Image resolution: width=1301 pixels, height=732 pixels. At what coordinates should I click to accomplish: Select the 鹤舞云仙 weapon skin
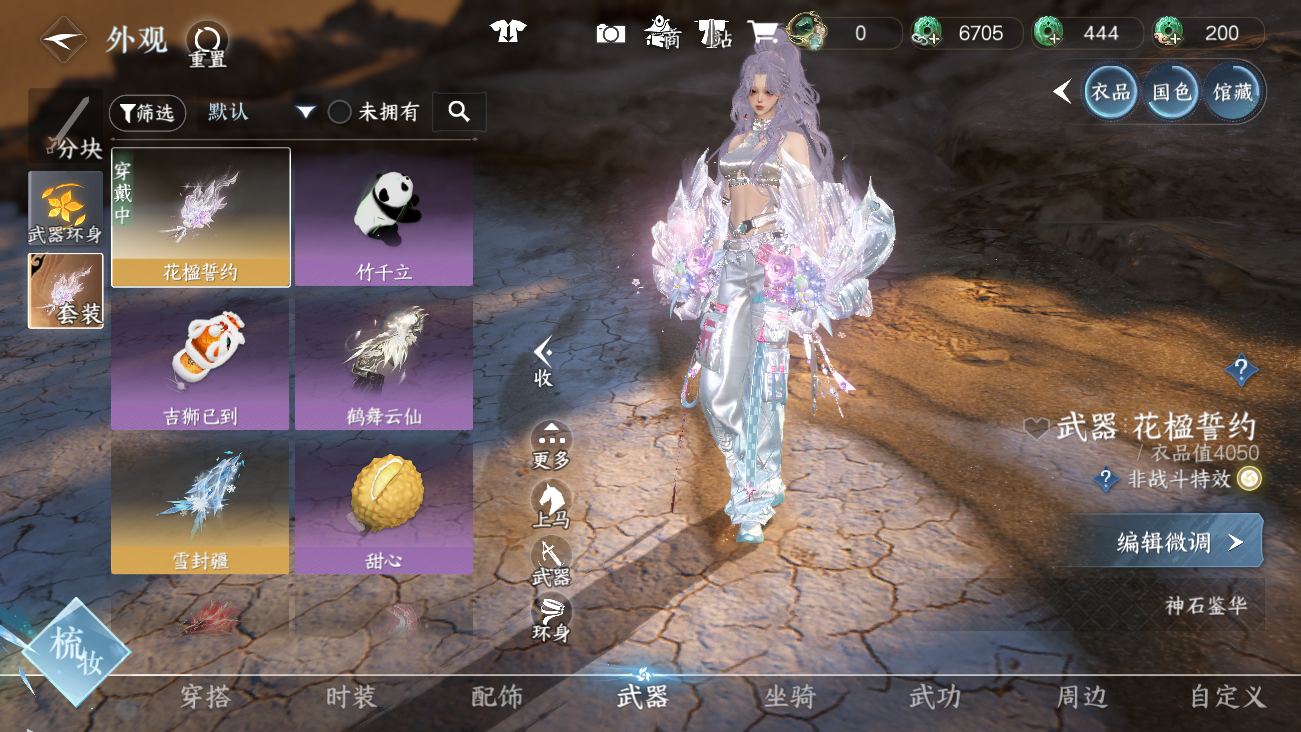384,363
